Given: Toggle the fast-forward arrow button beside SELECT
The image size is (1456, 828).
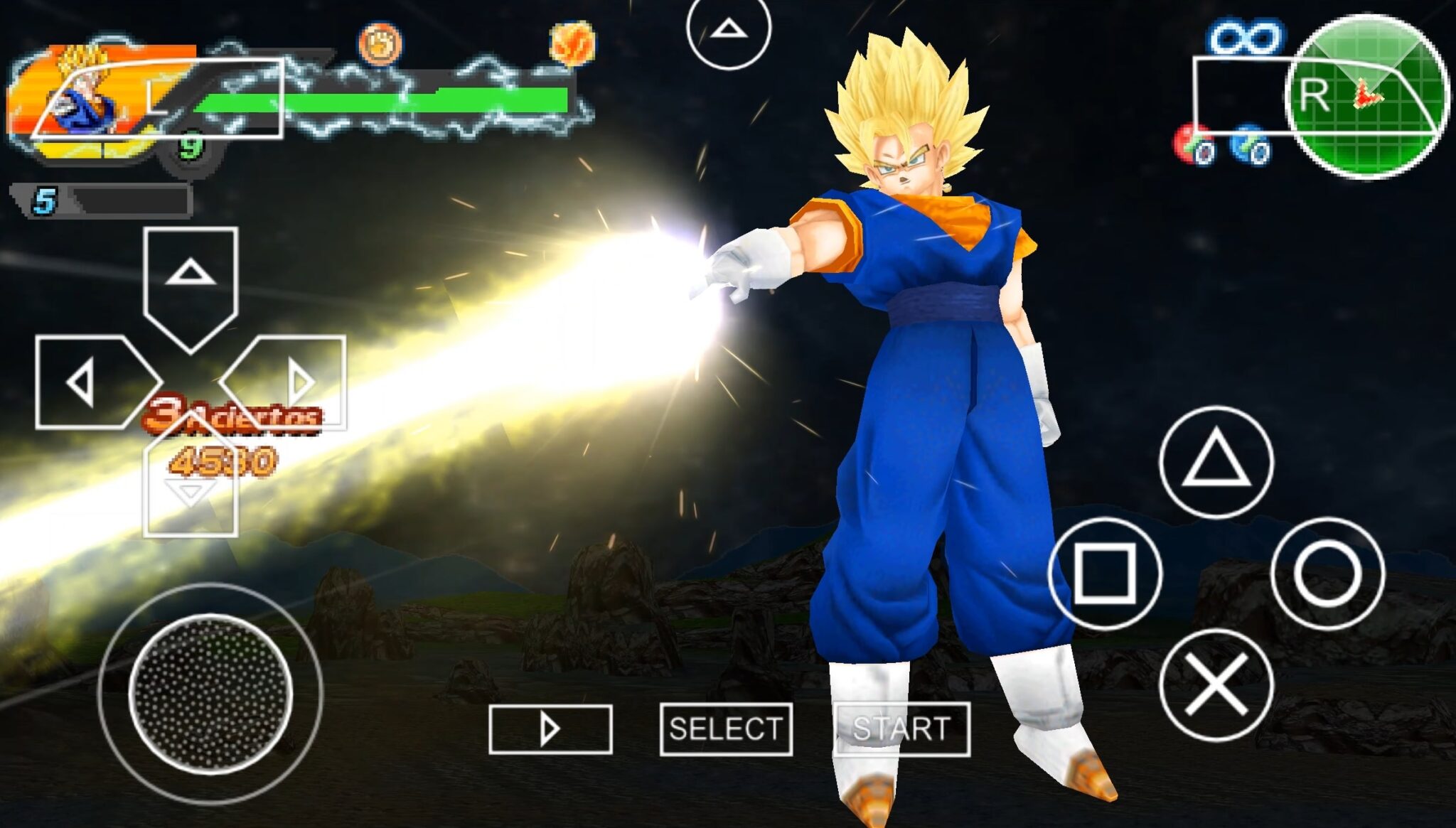Looking at the screenshot, I should point(550,729).
